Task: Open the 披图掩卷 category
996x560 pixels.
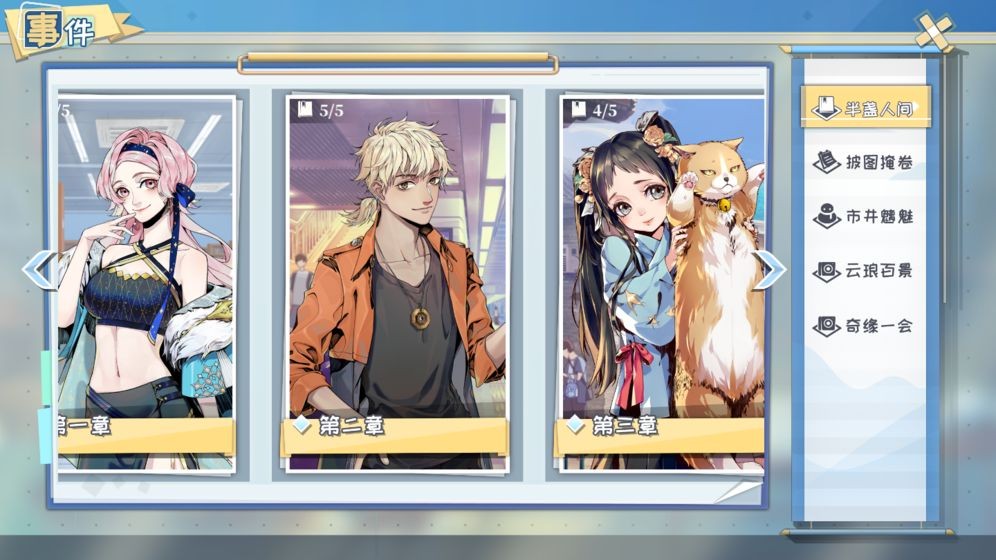Action: (865, 162)
